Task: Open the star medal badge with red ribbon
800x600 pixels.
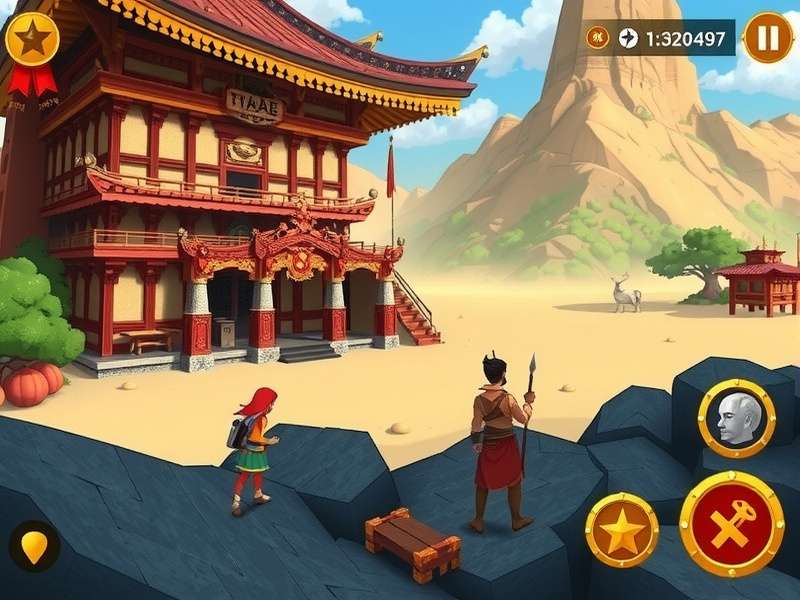Action: point(32,42)
